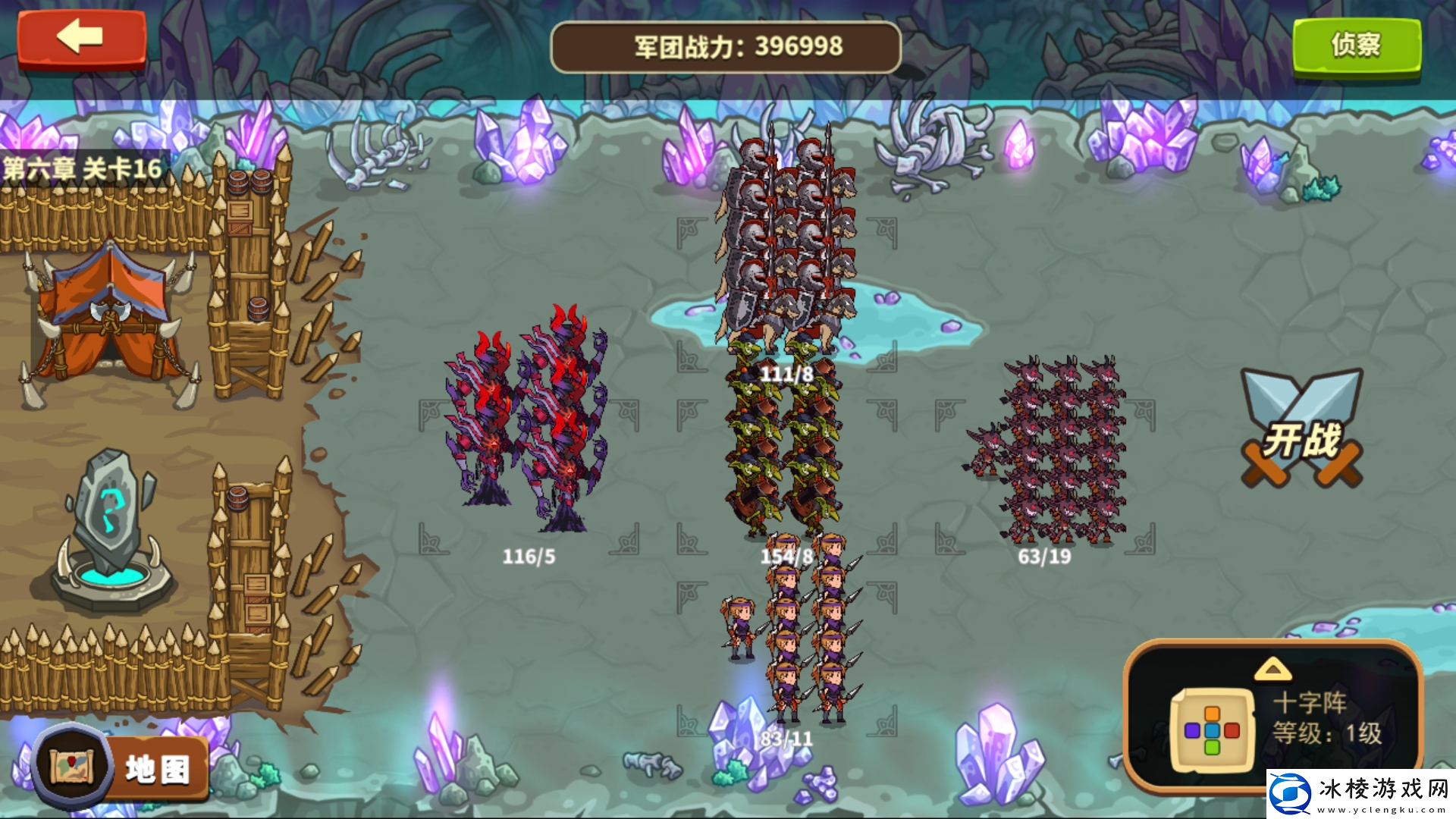
Task: Open the 地图 map button
Action: coord(121,767)
